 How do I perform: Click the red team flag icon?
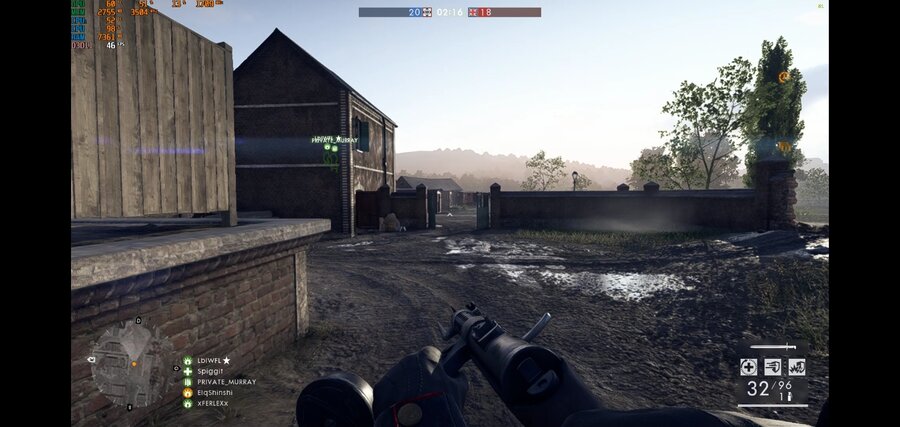tap(474, 12)
